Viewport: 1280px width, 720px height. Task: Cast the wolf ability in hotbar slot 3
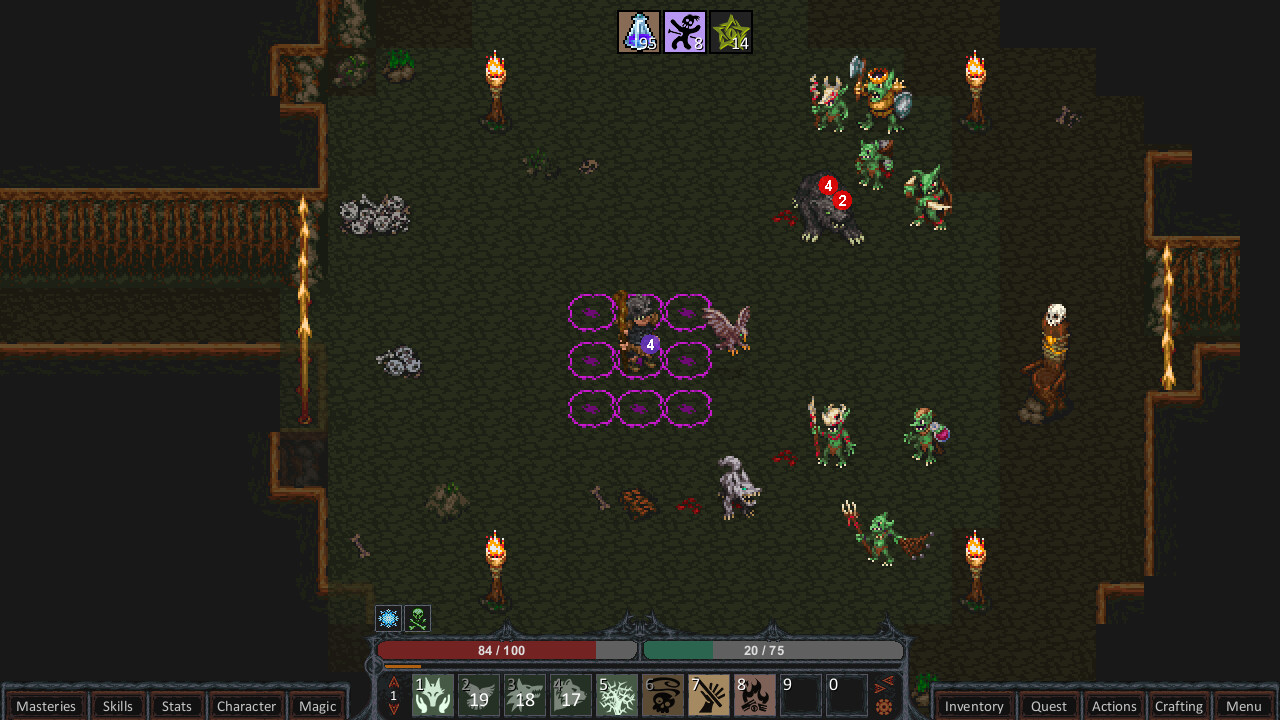pyautogui.click(x=524, y=693)
